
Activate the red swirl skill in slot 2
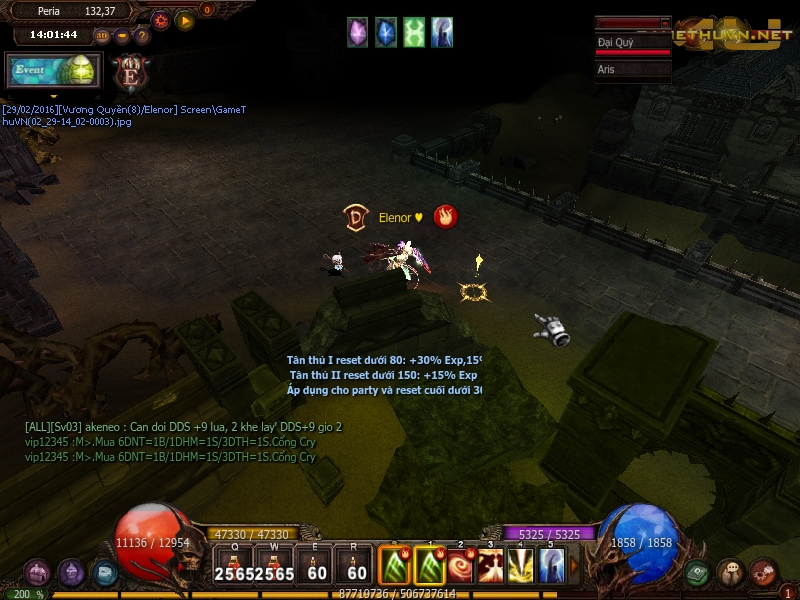point(461,567)
